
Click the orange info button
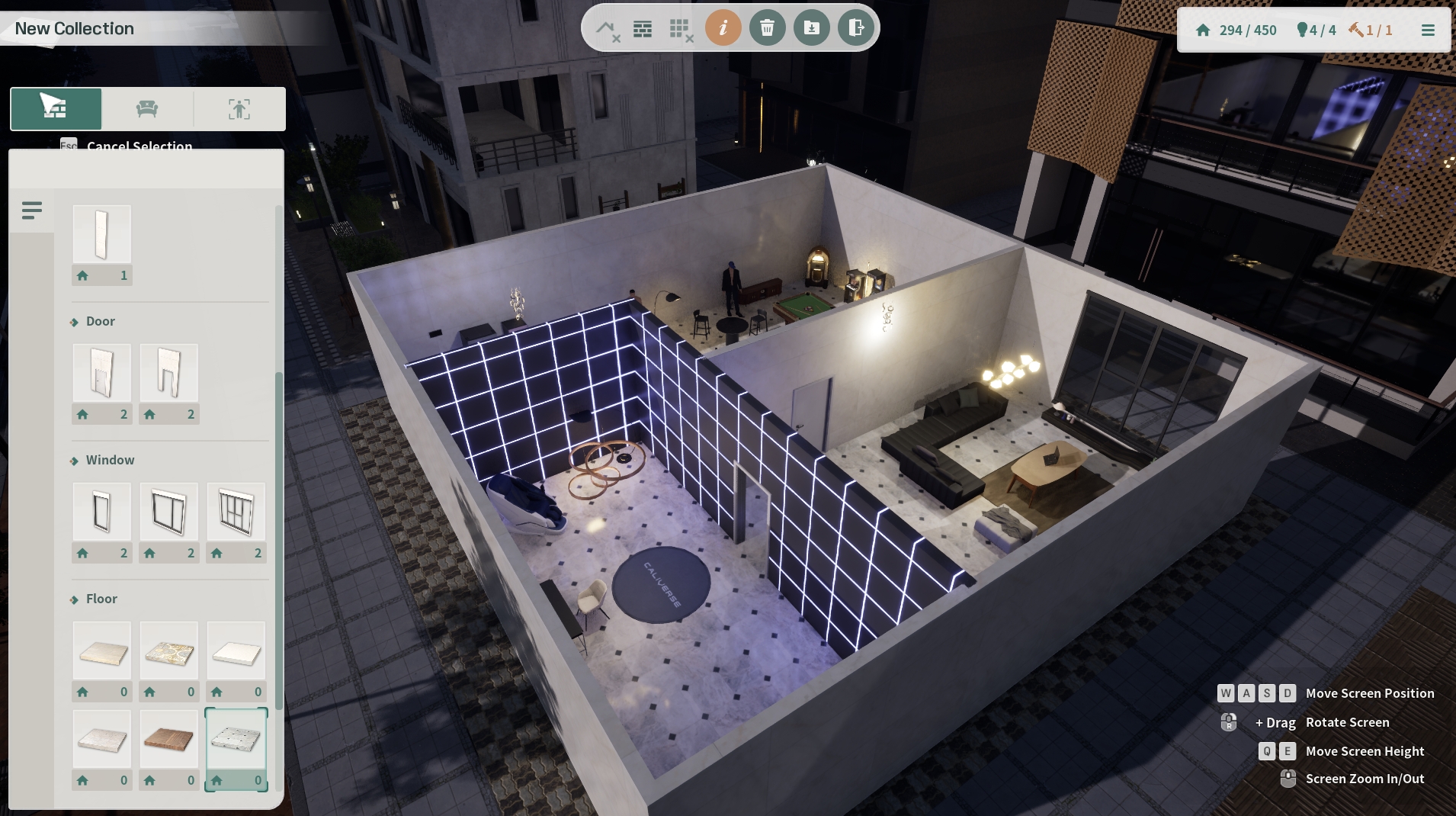[x=723, y=29]
